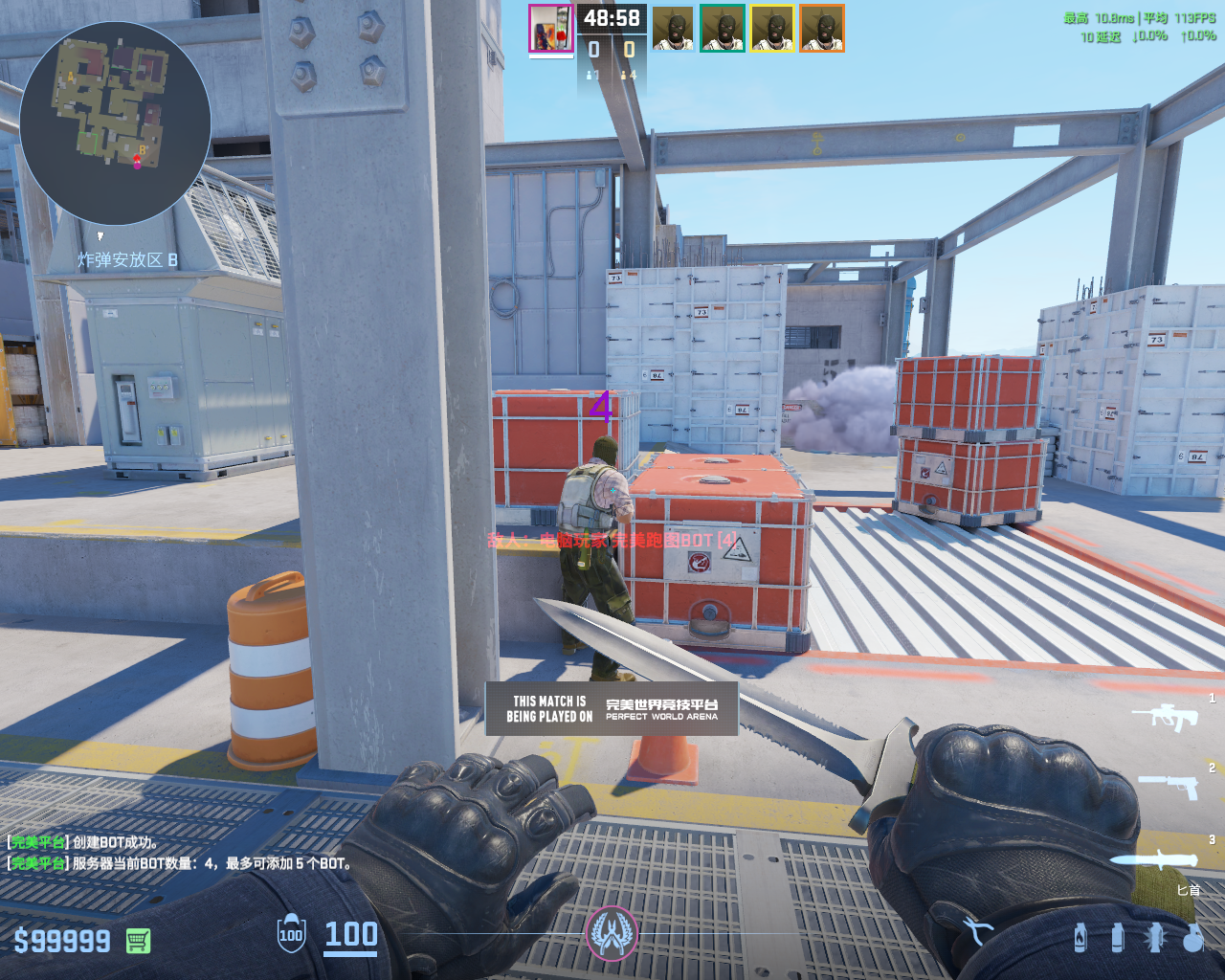Viewport: 1225px width, 980px height.
Task: Click the CT team emblem badge
Action: click(612, 932)
